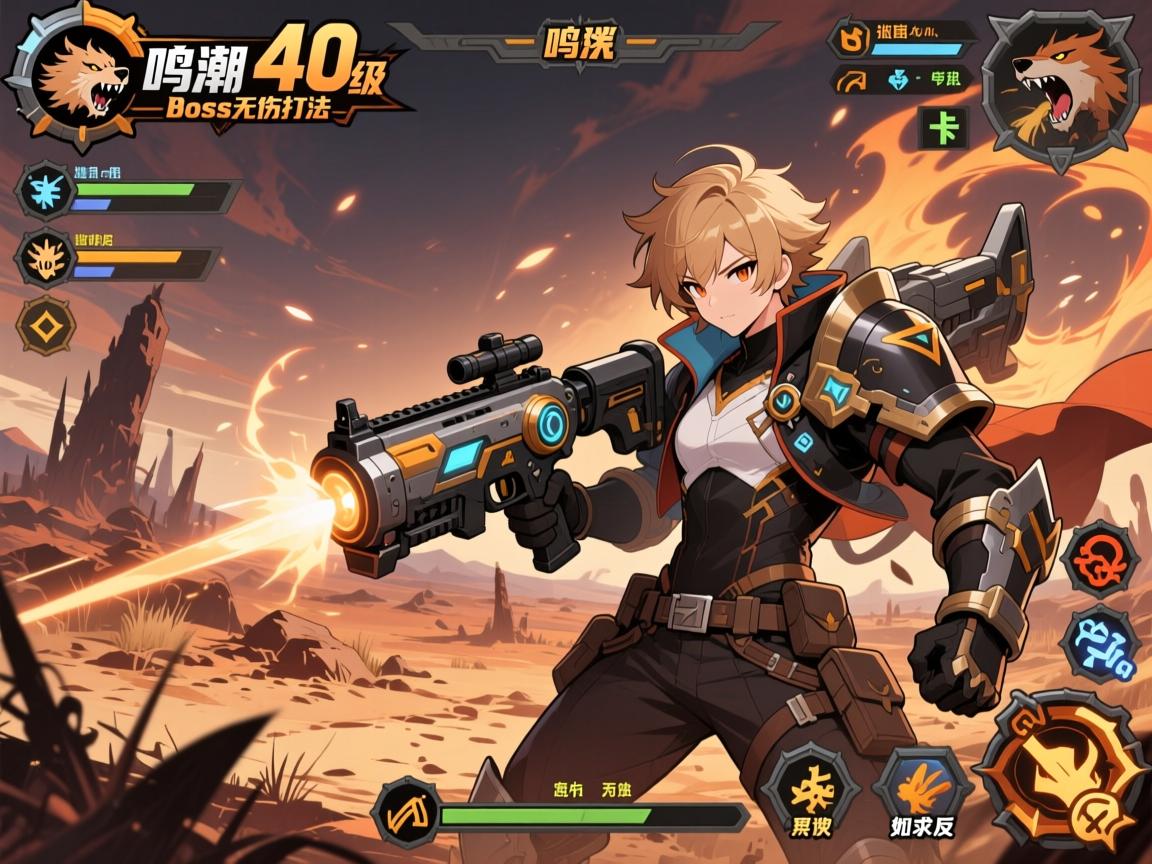Tap the yellow diamond emblem icon
This screenshot has height=864, width=1152.
(46, 326)
